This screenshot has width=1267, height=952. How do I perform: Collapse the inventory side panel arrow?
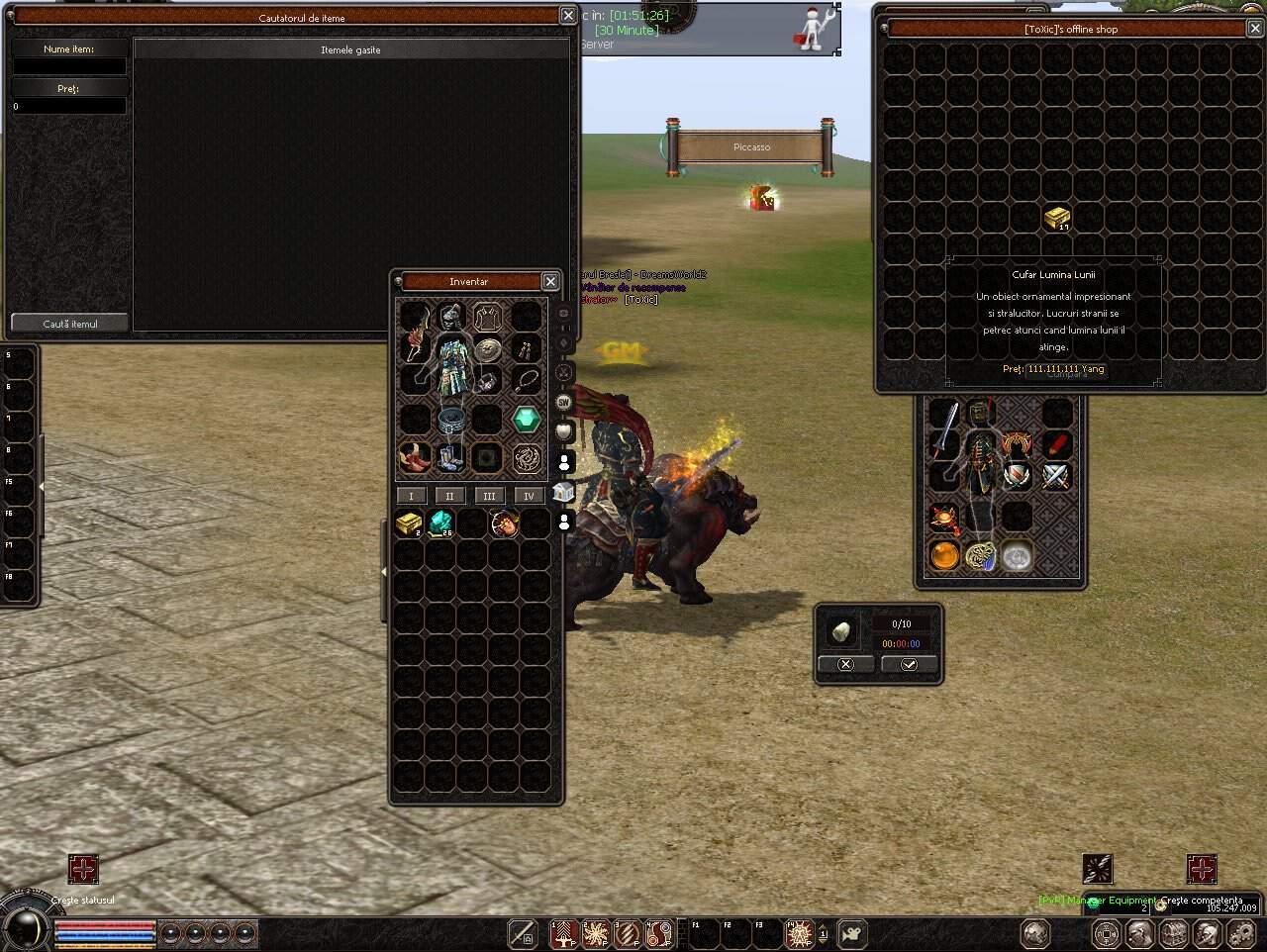[384, 571]
